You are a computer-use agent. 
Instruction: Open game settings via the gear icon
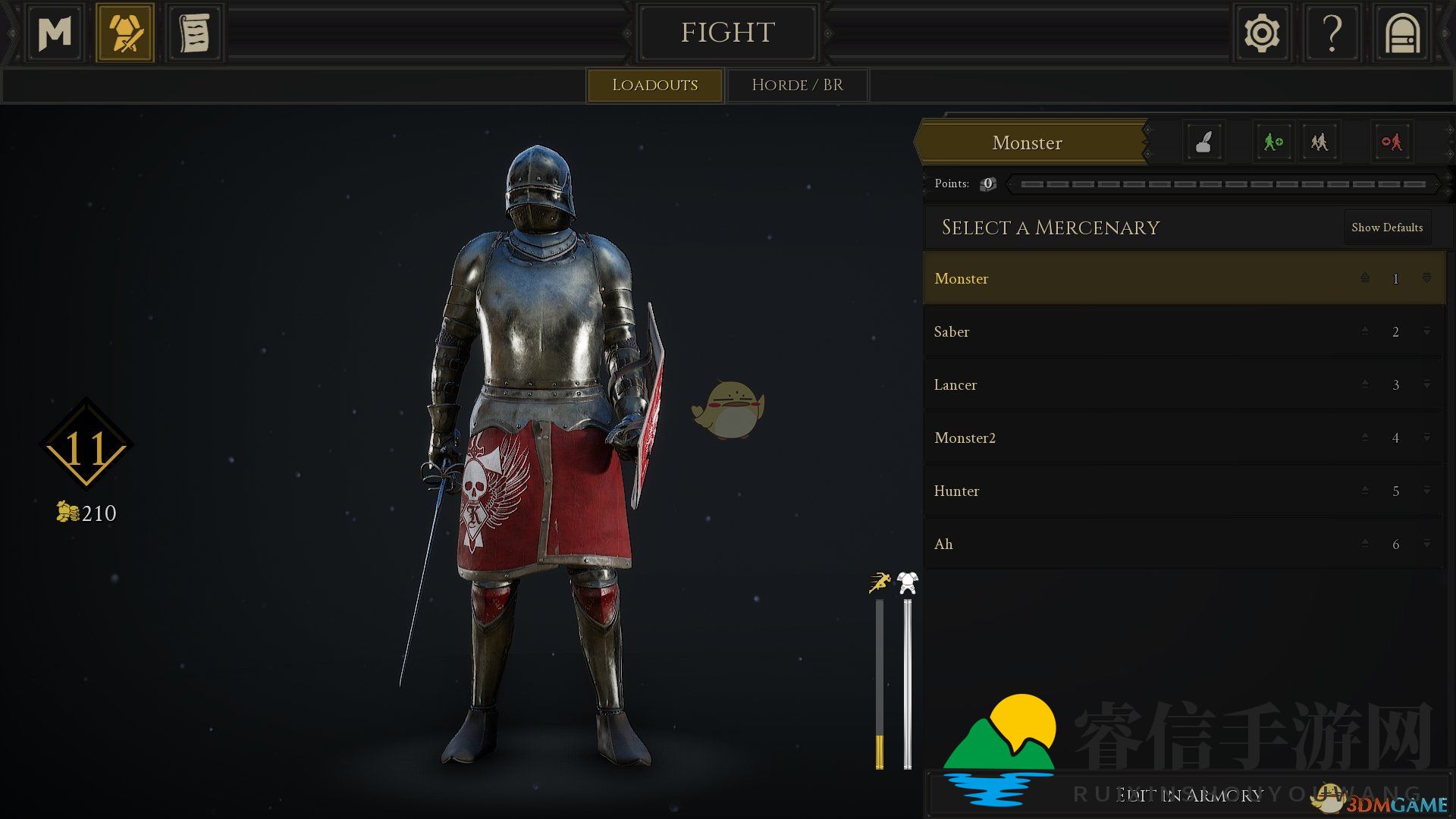pyautogui.click(x=1262, y=33)
